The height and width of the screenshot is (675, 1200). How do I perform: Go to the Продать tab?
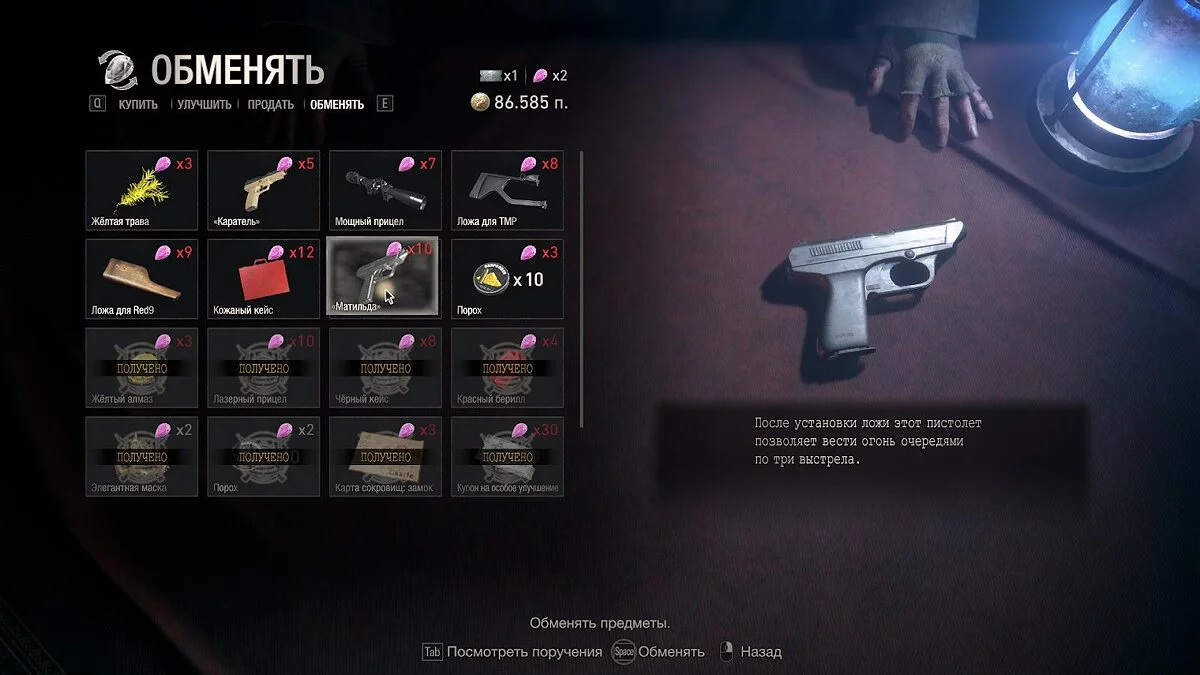(271, 104)
